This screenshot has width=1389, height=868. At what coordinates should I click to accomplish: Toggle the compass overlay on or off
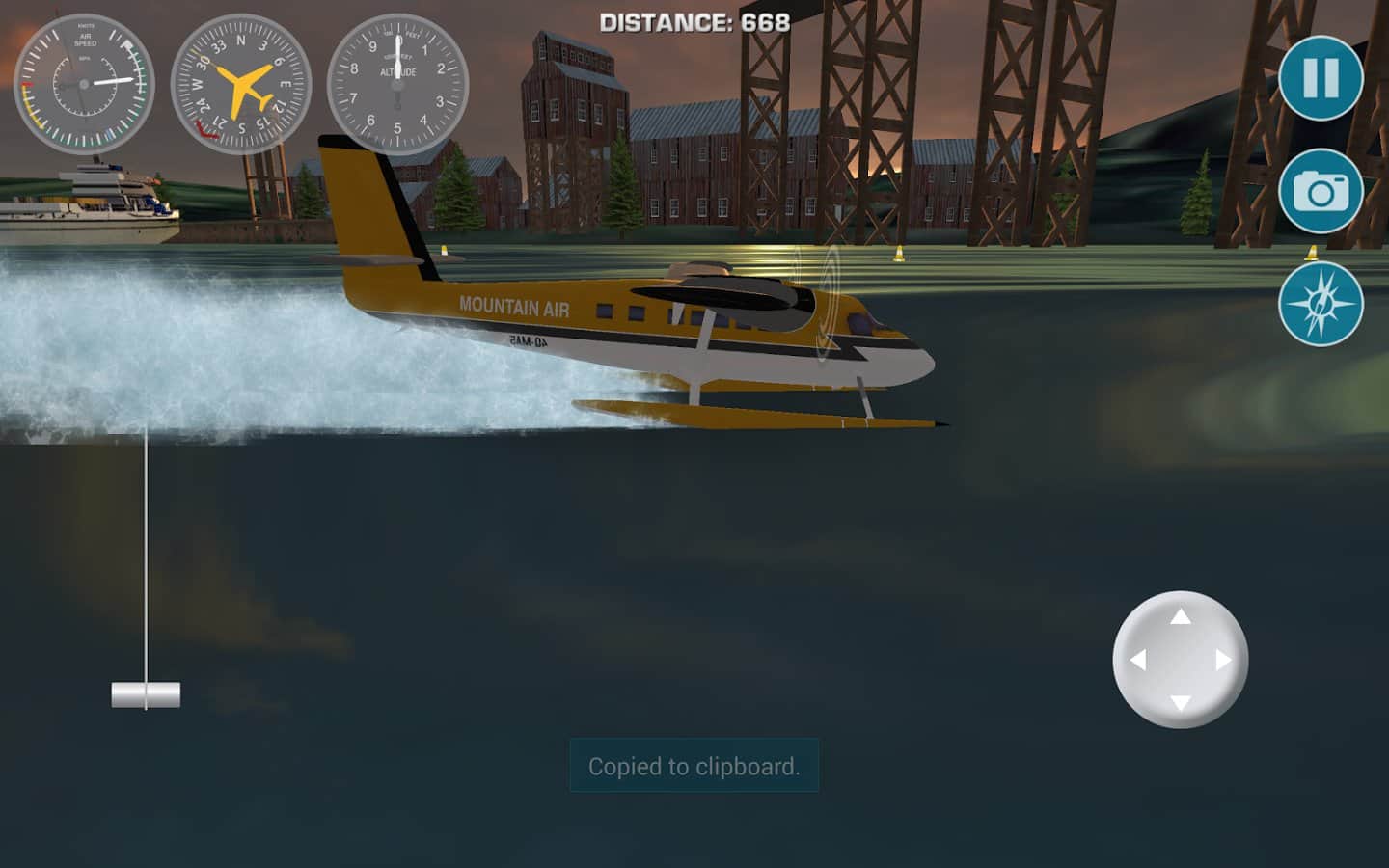(1320, 303)
